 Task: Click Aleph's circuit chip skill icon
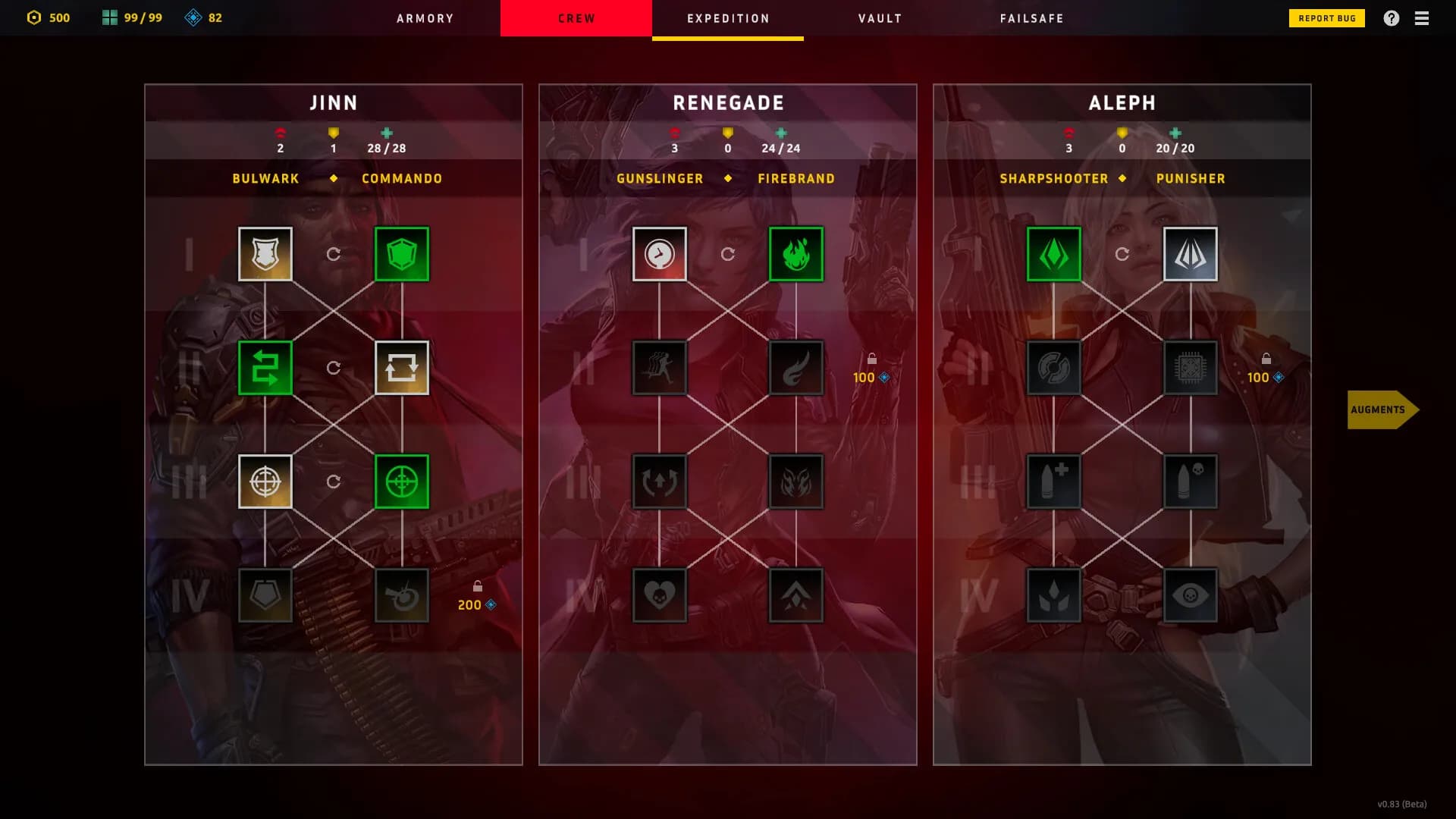(1190, 368)
